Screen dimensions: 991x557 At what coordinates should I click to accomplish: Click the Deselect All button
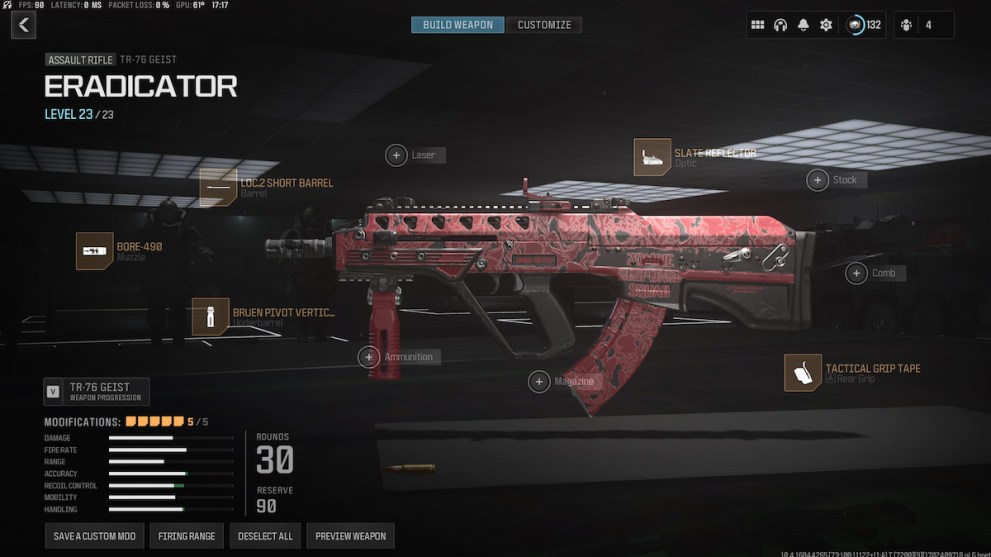[265, 536]
